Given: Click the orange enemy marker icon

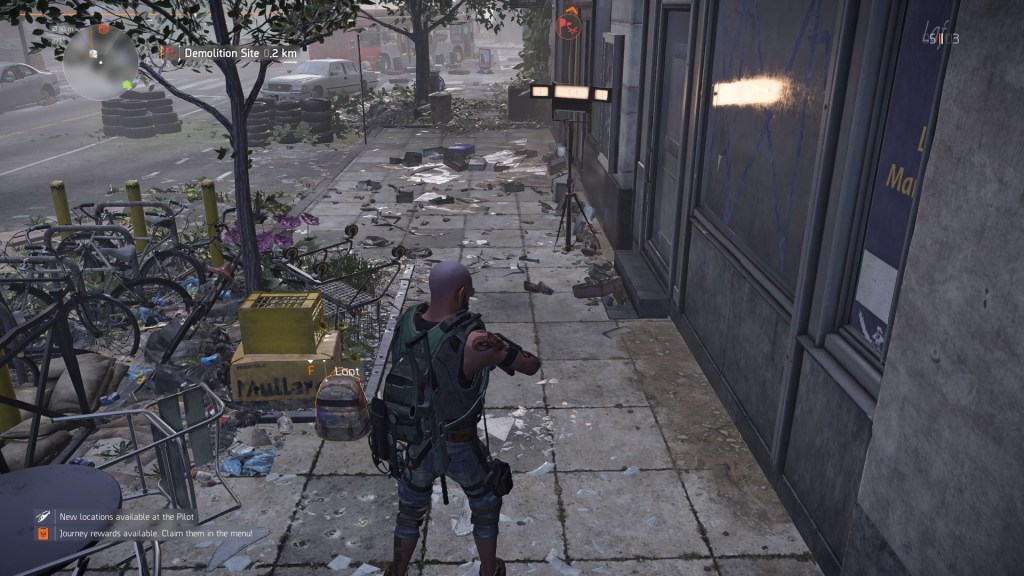Looking at the screenshot, I should click(x=569, y=22).
